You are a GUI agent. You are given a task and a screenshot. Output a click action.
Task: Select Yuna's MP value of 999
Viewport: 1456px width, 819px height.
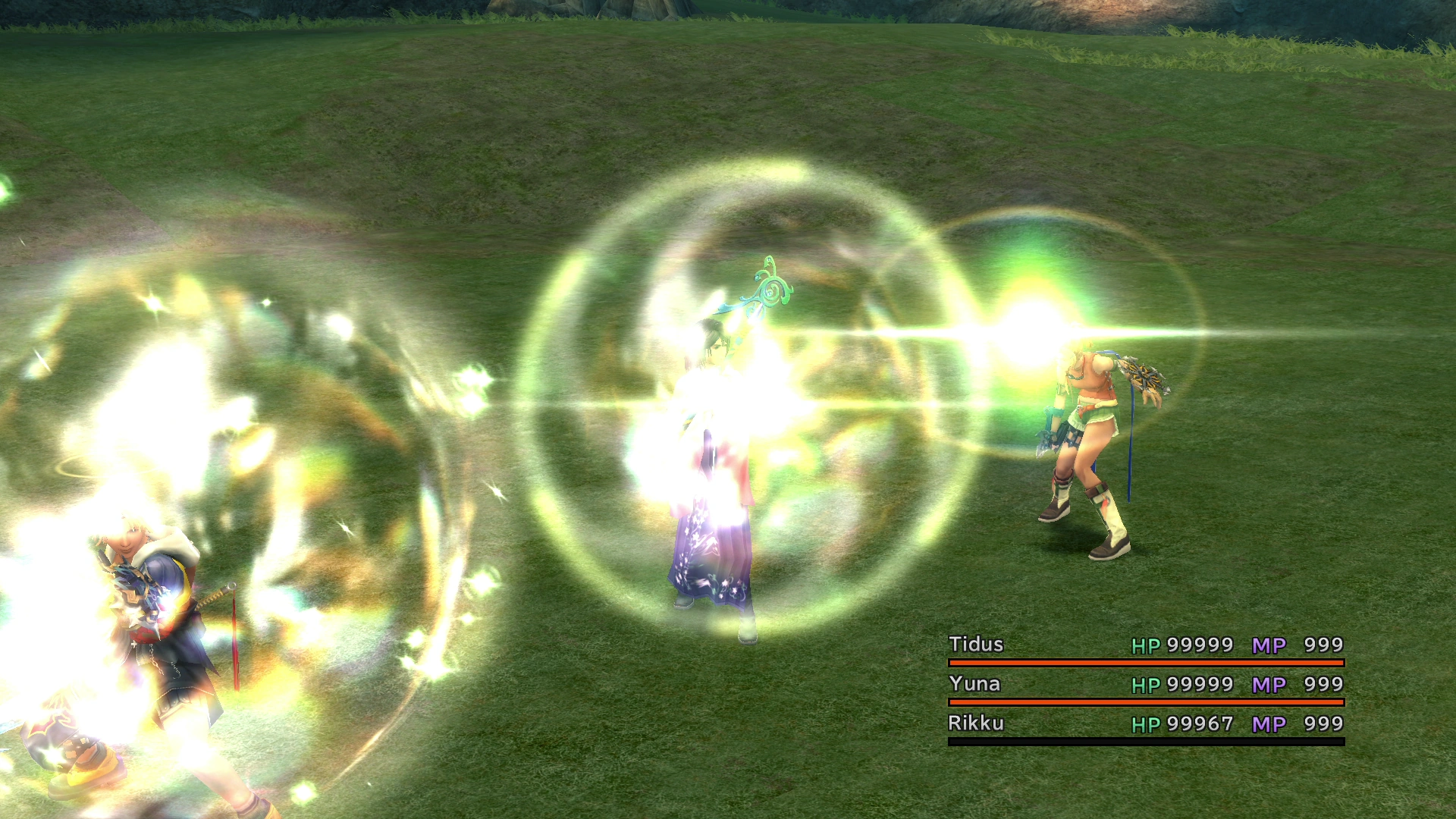1323,683
